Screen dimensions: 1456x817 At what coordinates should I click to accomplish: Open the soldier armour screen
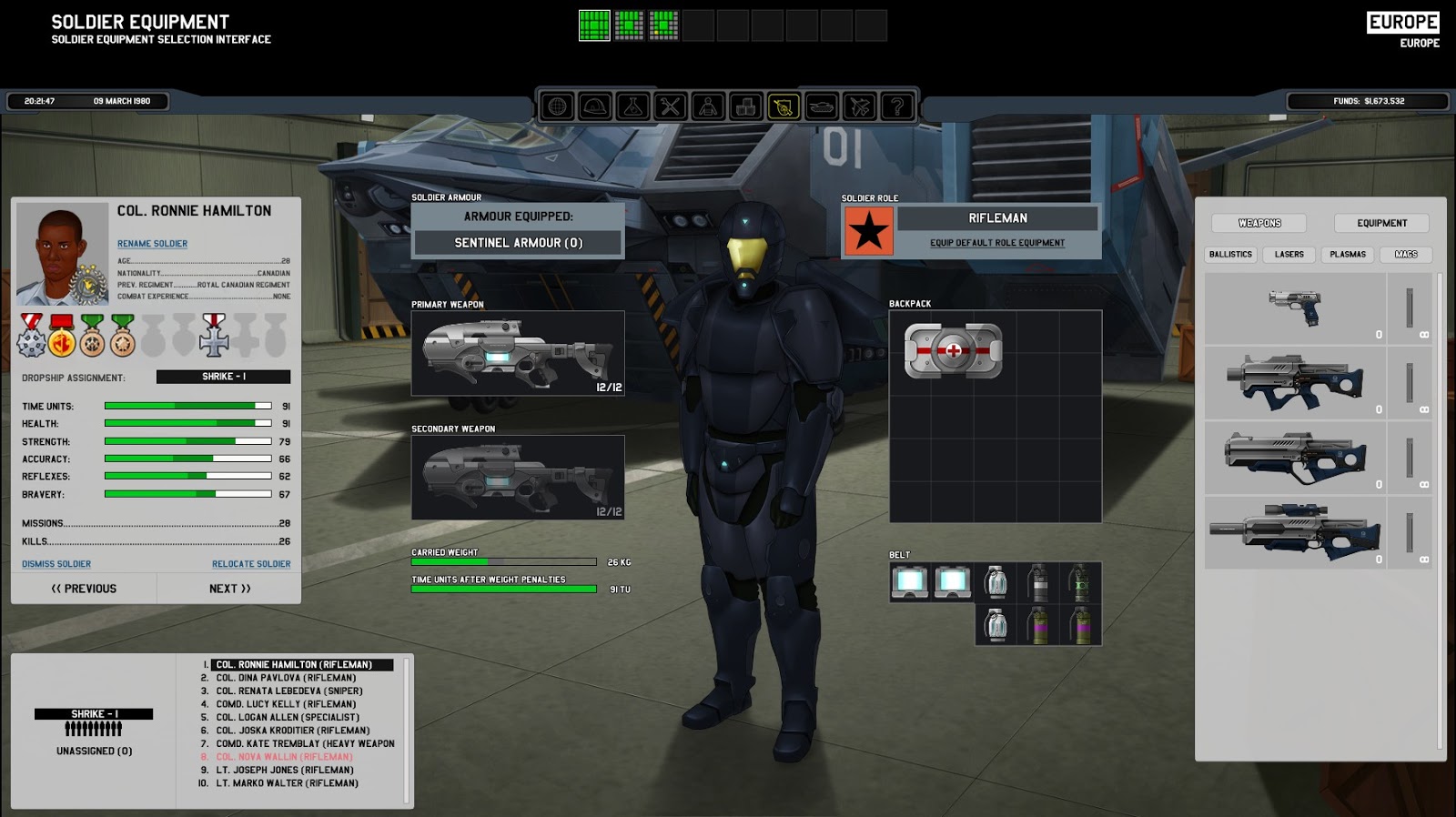click(x=708, y=106)
